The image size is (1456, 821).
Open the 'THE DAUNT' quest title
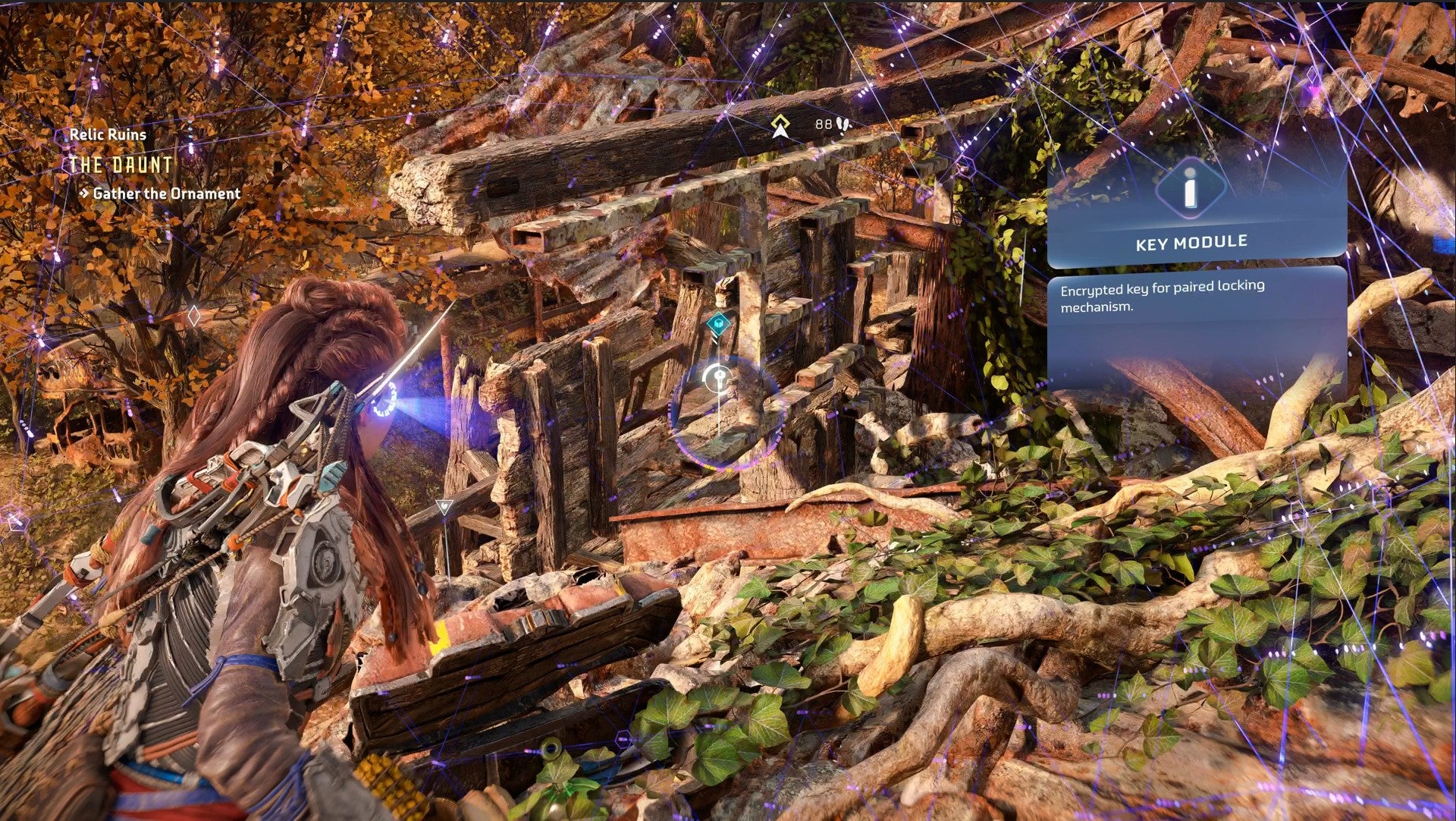(121, 165)
